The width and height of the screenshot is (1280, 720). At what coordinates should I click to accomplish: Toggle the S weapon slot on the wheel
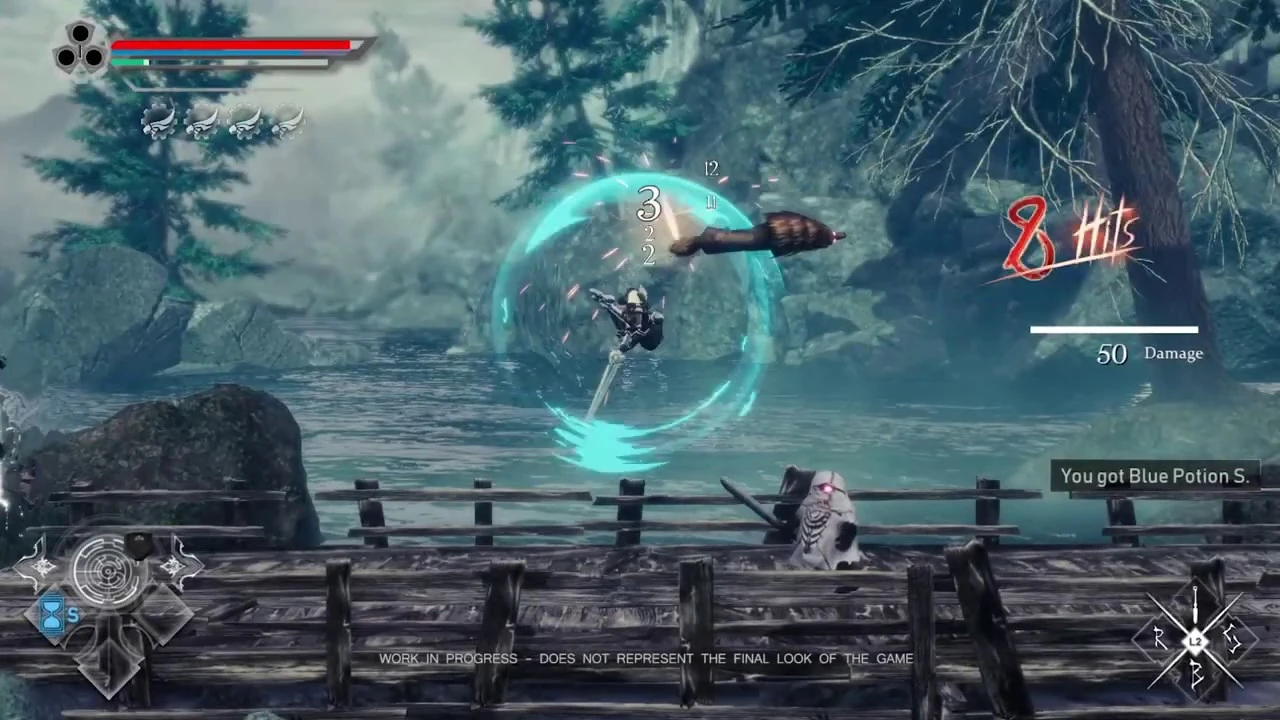pos(1233,637)
